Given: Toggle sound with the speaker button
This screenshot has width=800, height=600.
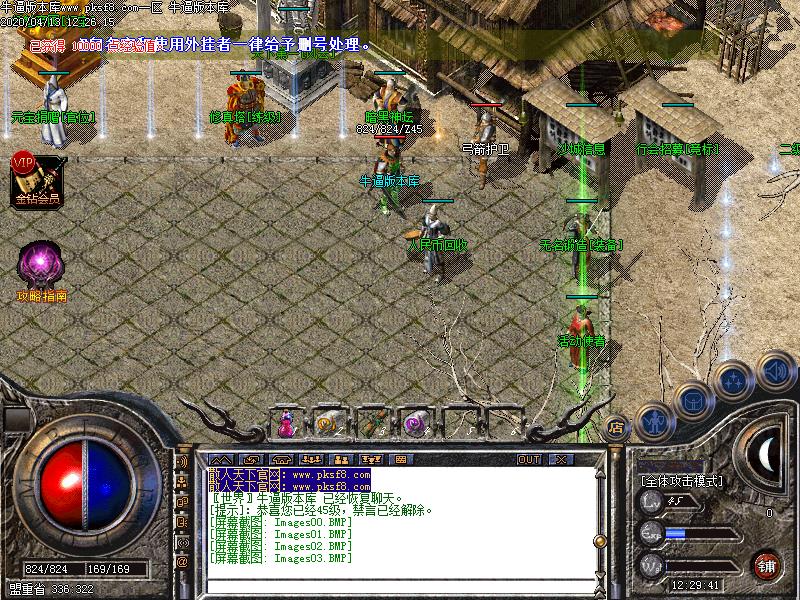Looking at the screenshot, I should [x=773, y=370].
